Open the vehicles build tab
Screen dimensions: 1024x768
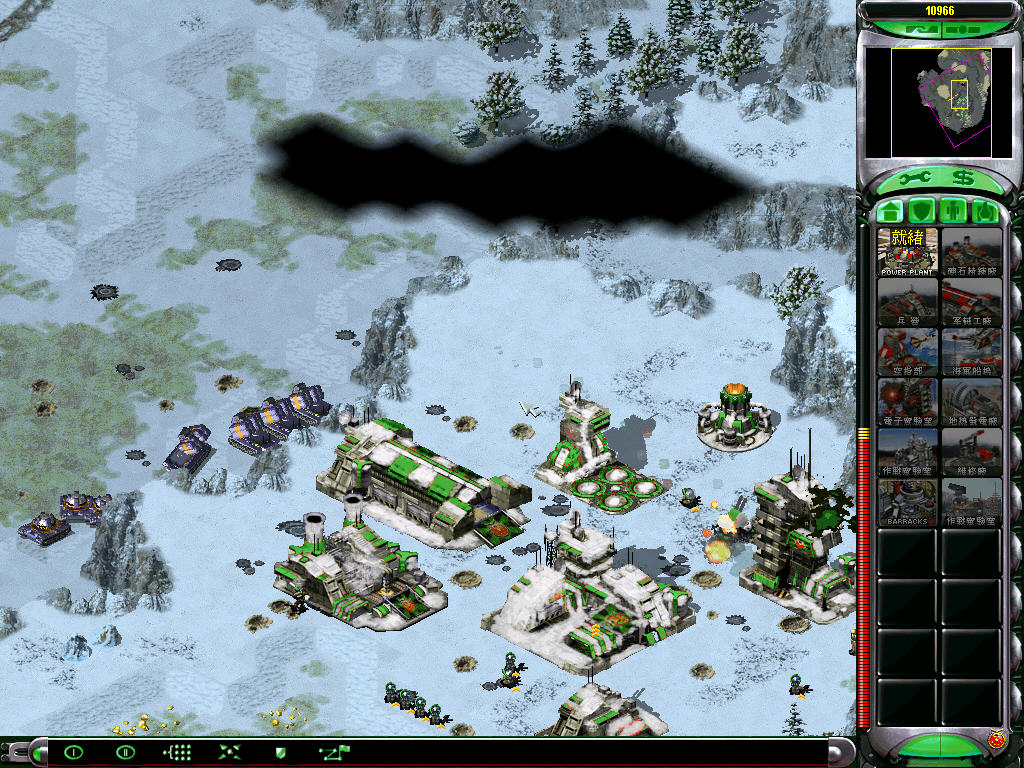tap(986, 212)
